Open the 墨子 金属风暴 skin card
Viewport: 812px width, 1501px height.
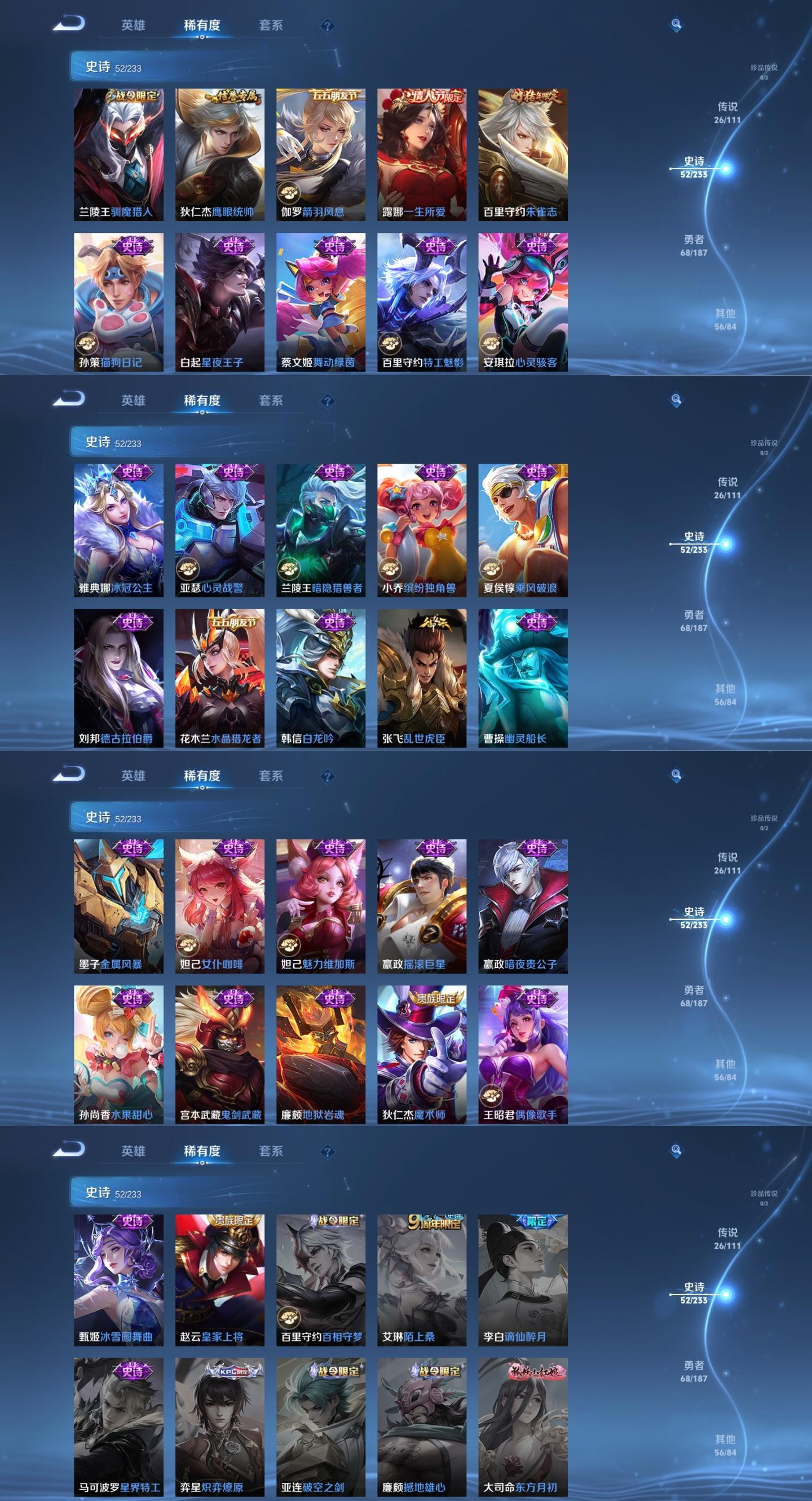pos(118,905)
